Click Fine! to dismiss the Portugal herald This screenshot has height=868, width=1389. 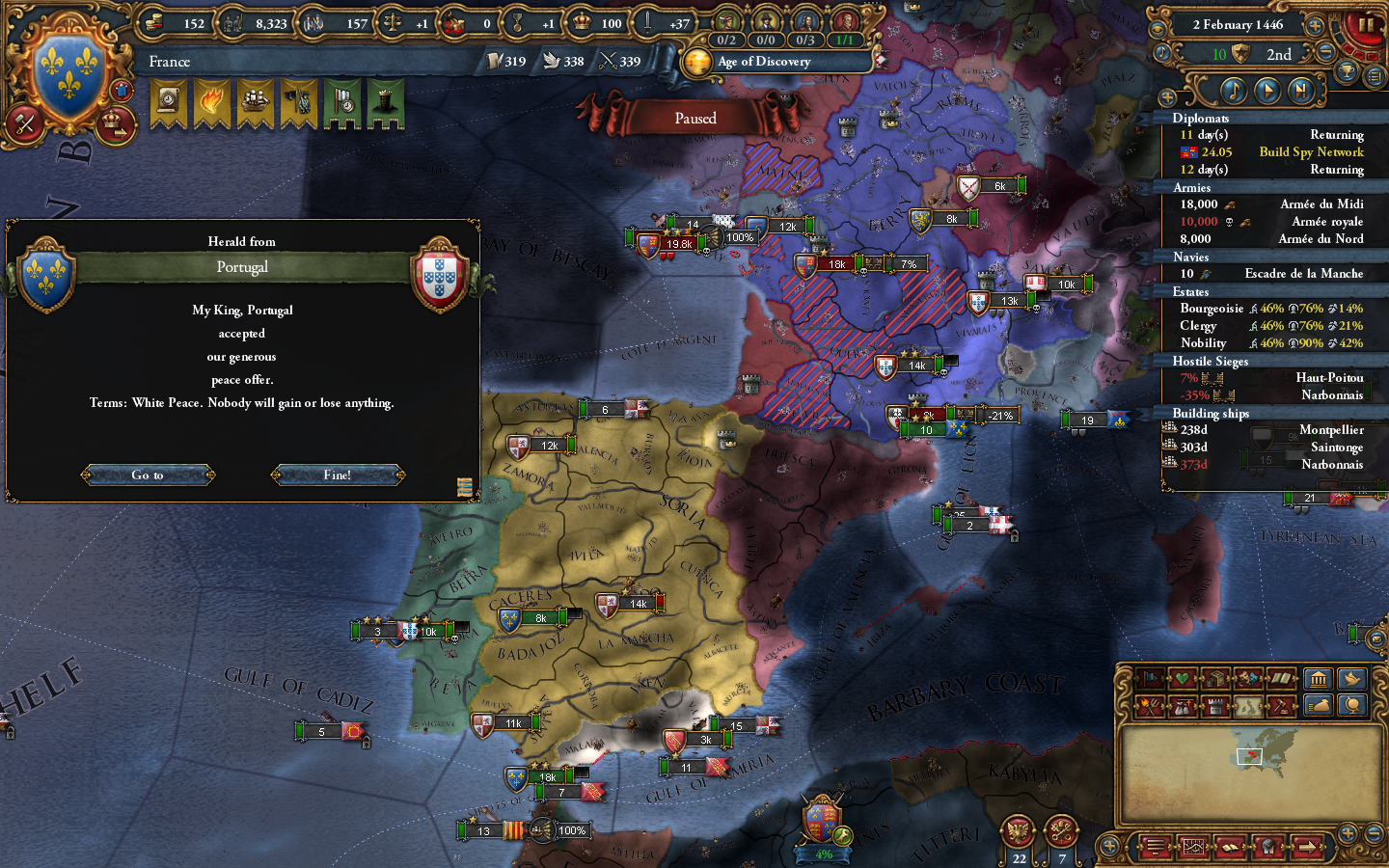click(x=337, y=475)
